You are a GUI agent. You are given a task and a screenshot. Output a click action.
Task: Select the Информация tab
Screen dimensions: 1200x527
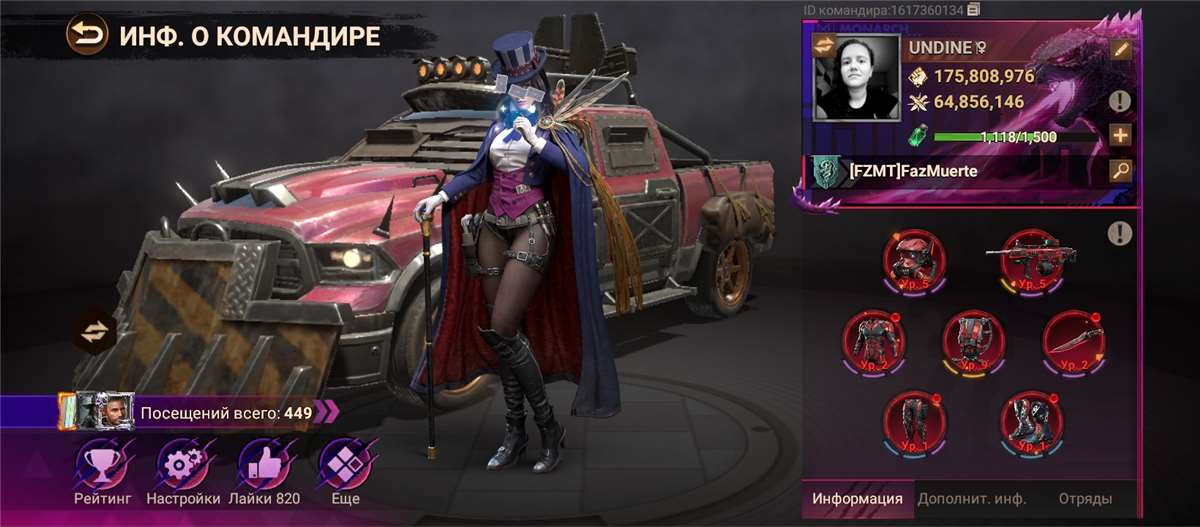(x=857, y=498)
